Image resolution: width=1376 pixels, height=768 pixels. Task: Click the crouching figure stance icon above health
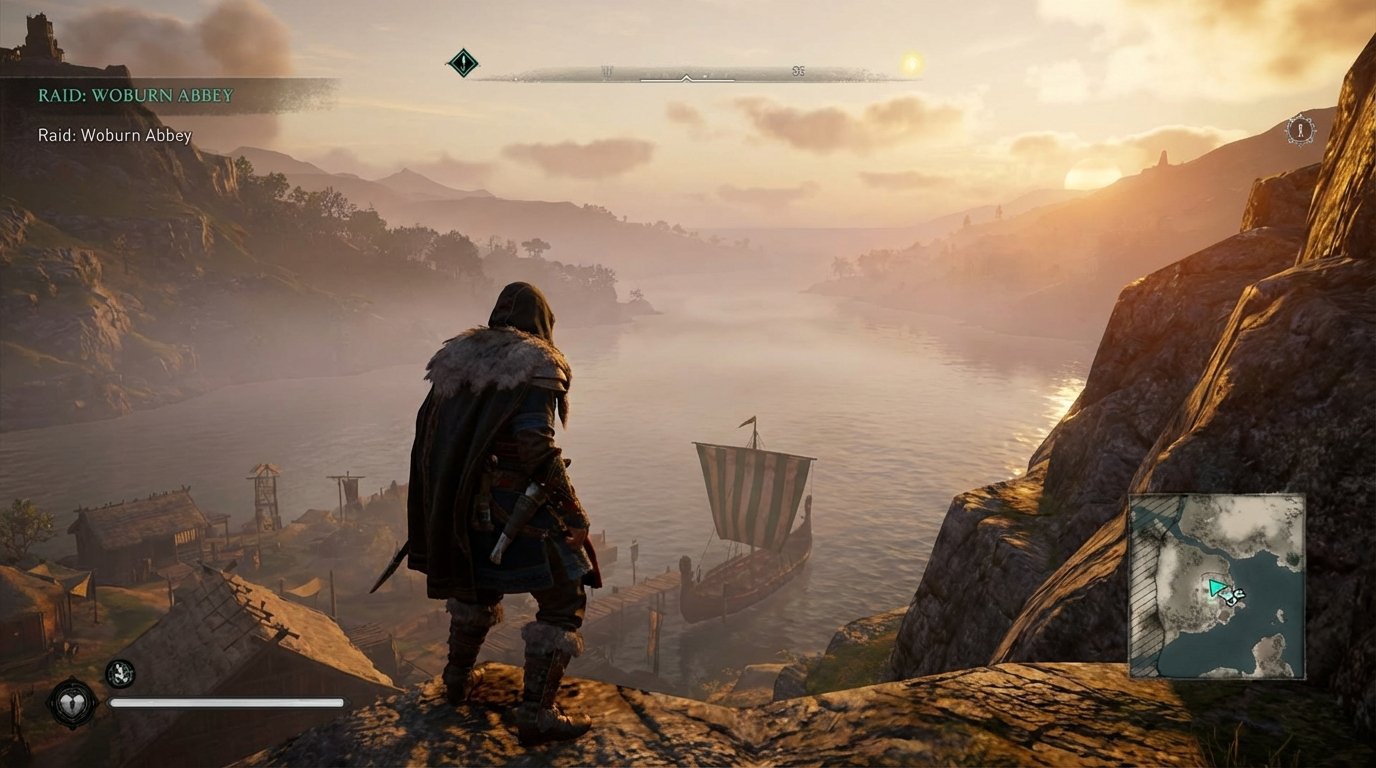(119, 674)
